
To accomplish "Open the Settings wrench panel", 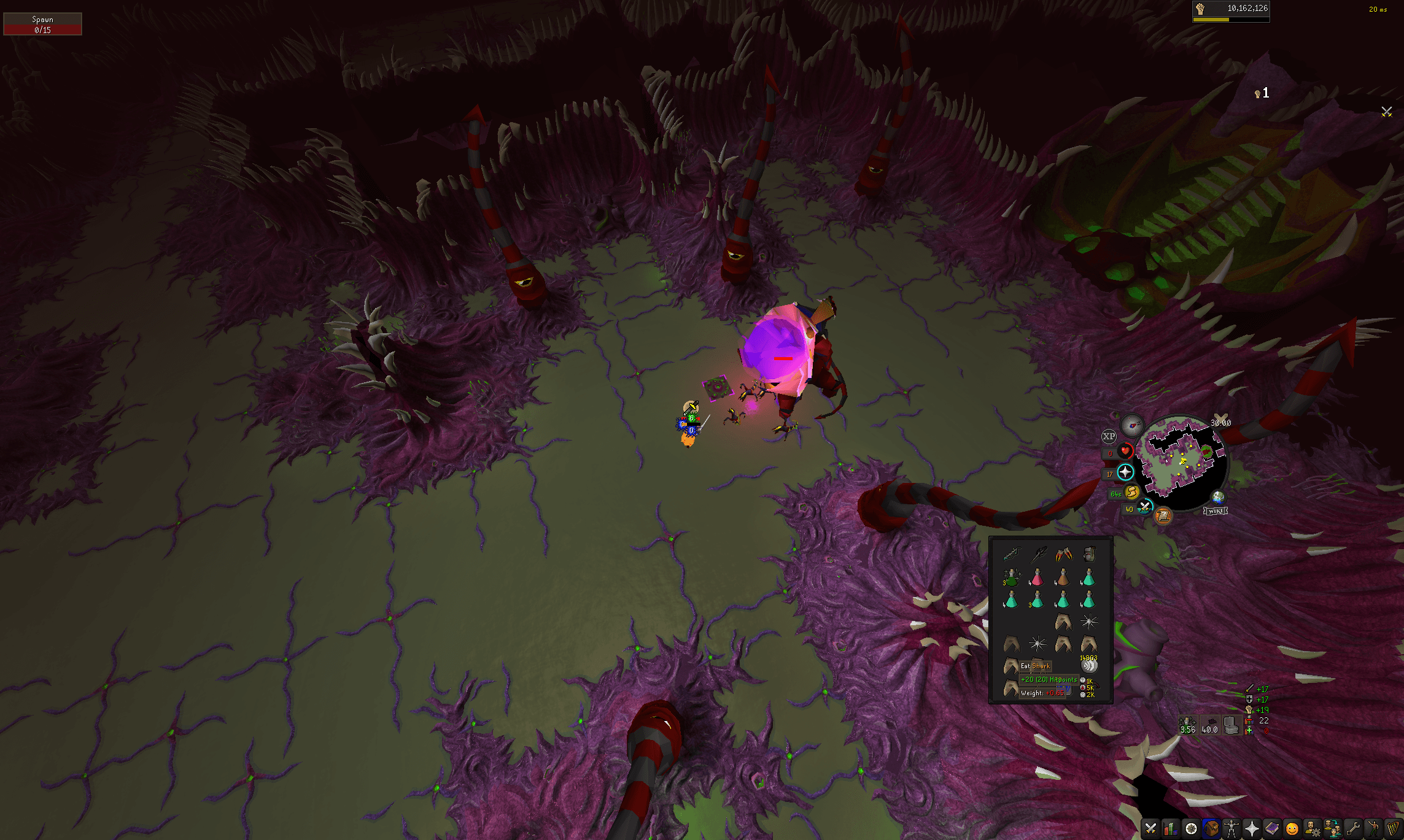I will tap(1353, 827).
